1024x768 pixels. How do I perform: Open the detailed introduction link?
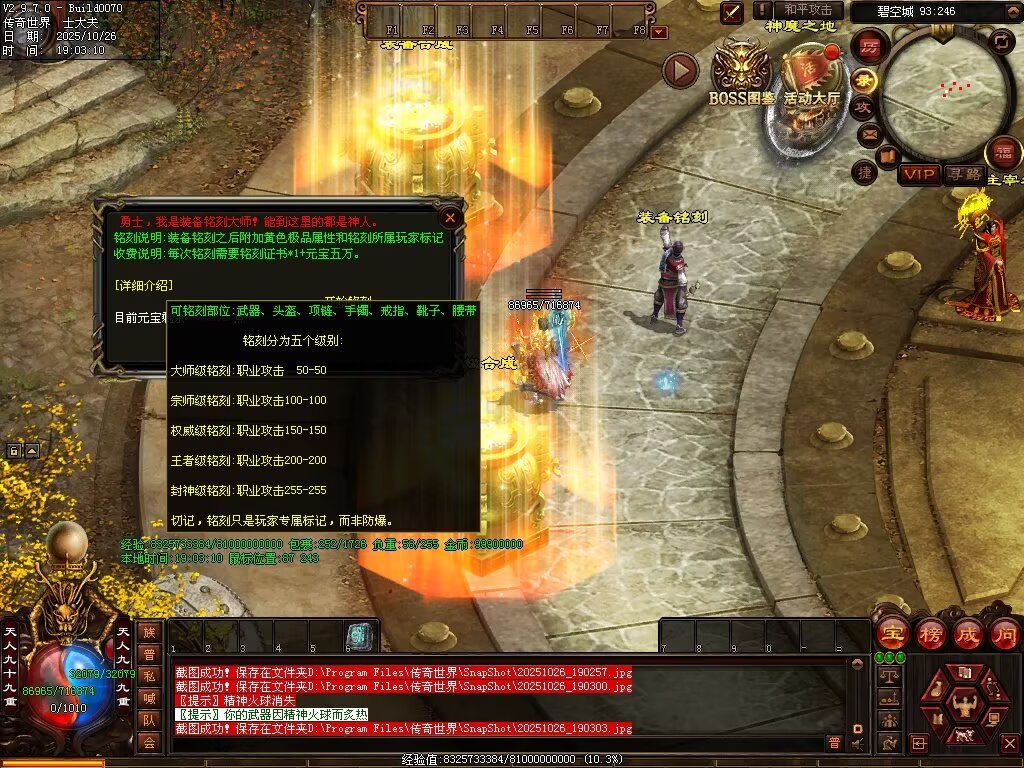144,285
